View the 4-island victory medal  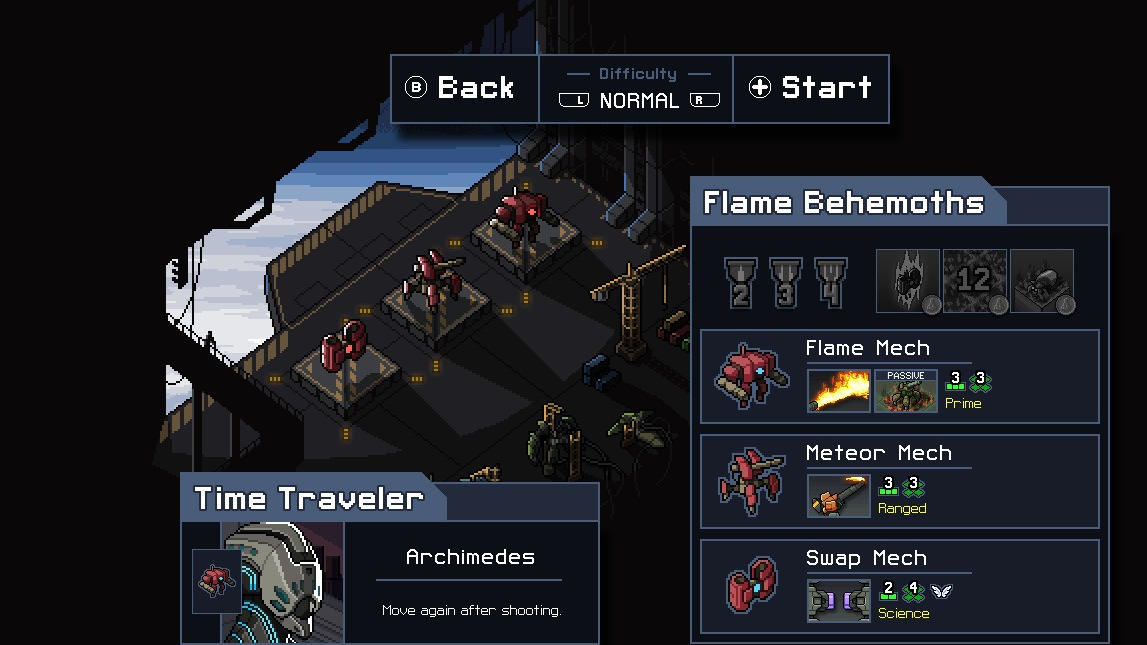pyautogui.click(x=831, y=282)
